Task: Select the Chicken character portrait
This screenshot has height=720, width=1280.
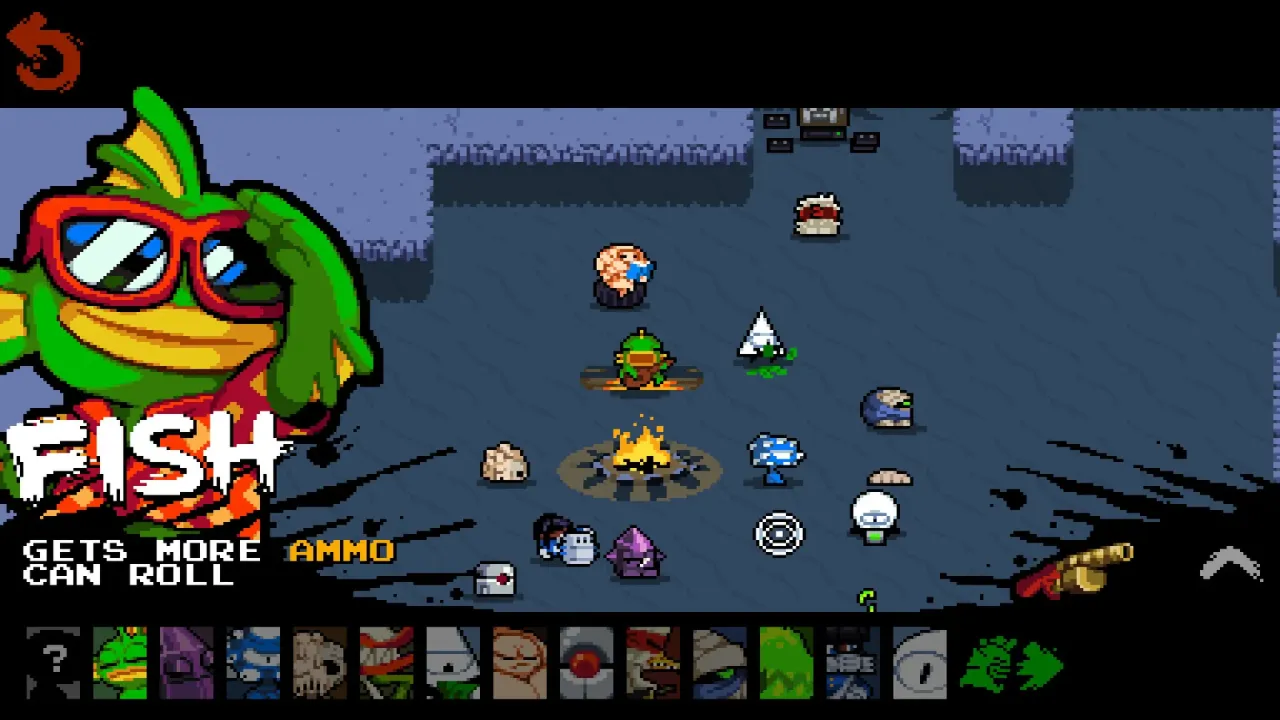Action: pos(653,663)
